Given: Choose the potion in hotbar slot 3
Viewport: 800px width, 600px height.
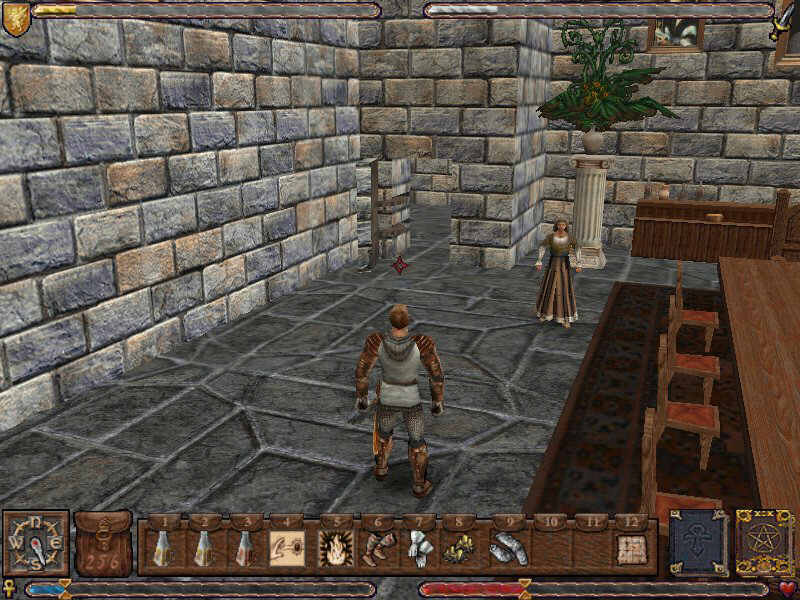Looking at the screenshot, I should coord(243,548).
